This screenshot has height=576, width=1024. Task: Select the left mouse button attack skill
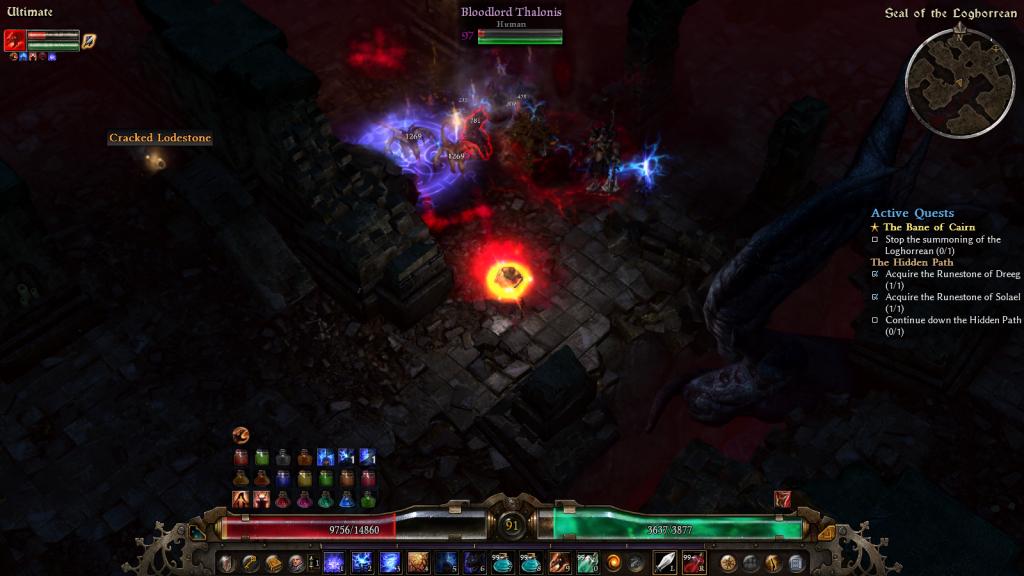pos(665,563)
